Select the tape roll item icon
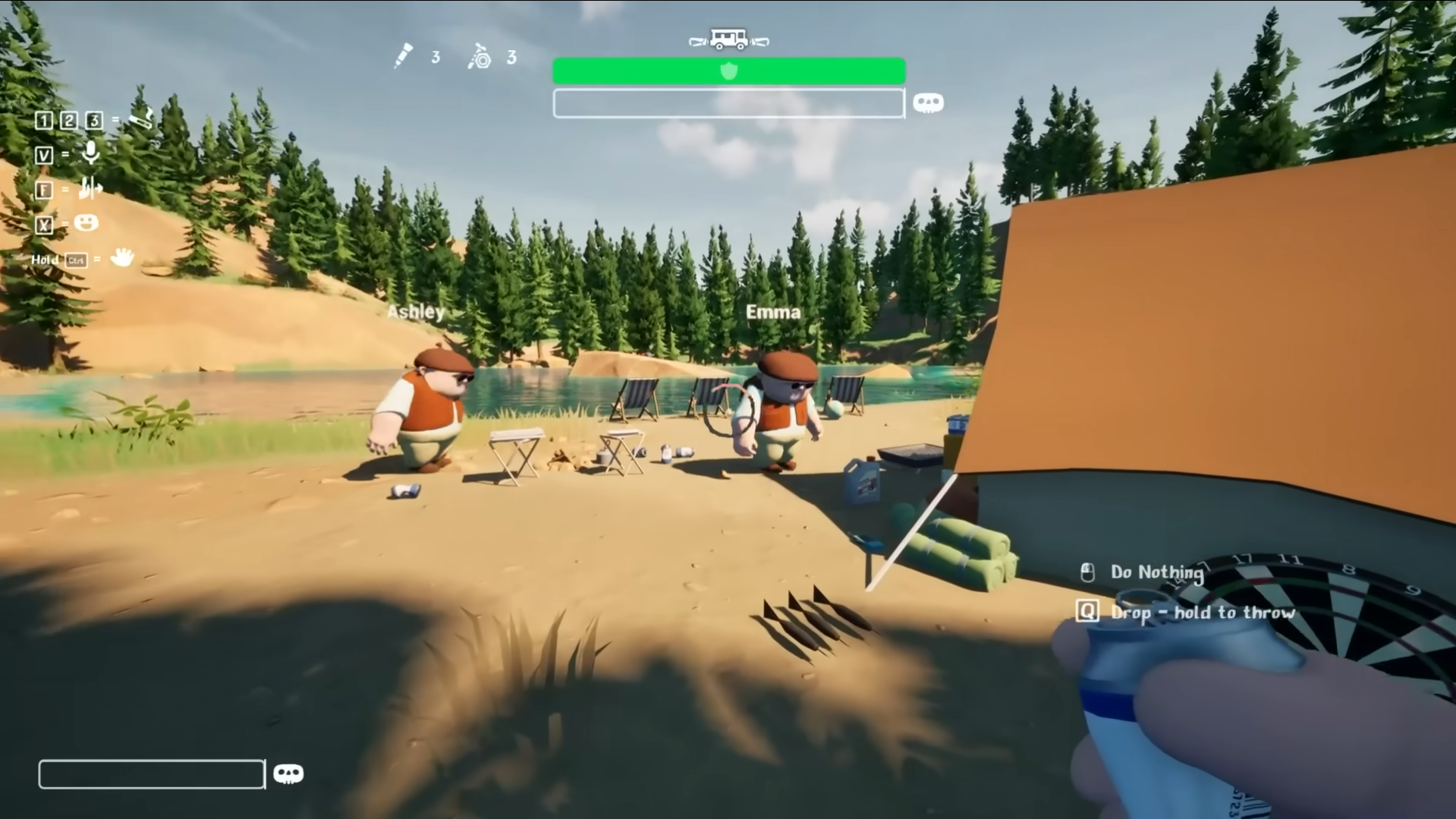The height and width of the screenshot is (819, 1456). pos(480,57)
